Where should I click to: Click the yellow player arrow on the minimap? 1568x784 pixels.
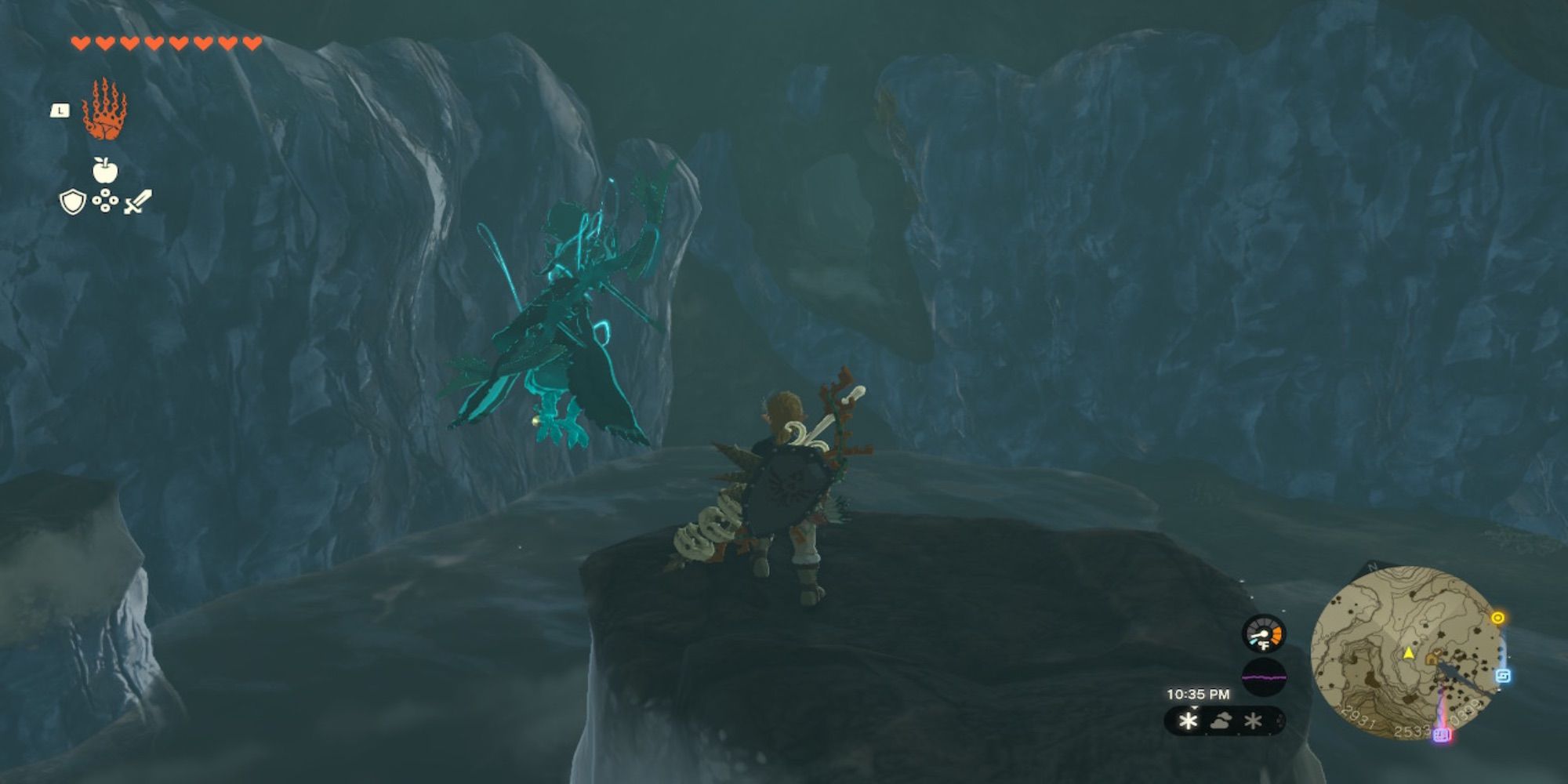click(1408, 654)
